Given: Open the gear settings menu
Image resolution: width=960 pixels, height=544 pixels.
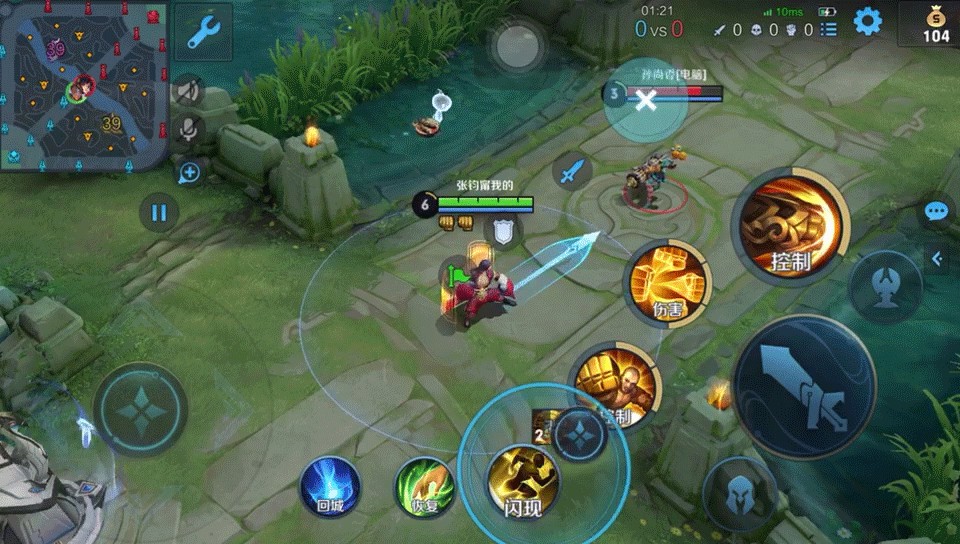Looking at the screenshot, I should 867,21.
